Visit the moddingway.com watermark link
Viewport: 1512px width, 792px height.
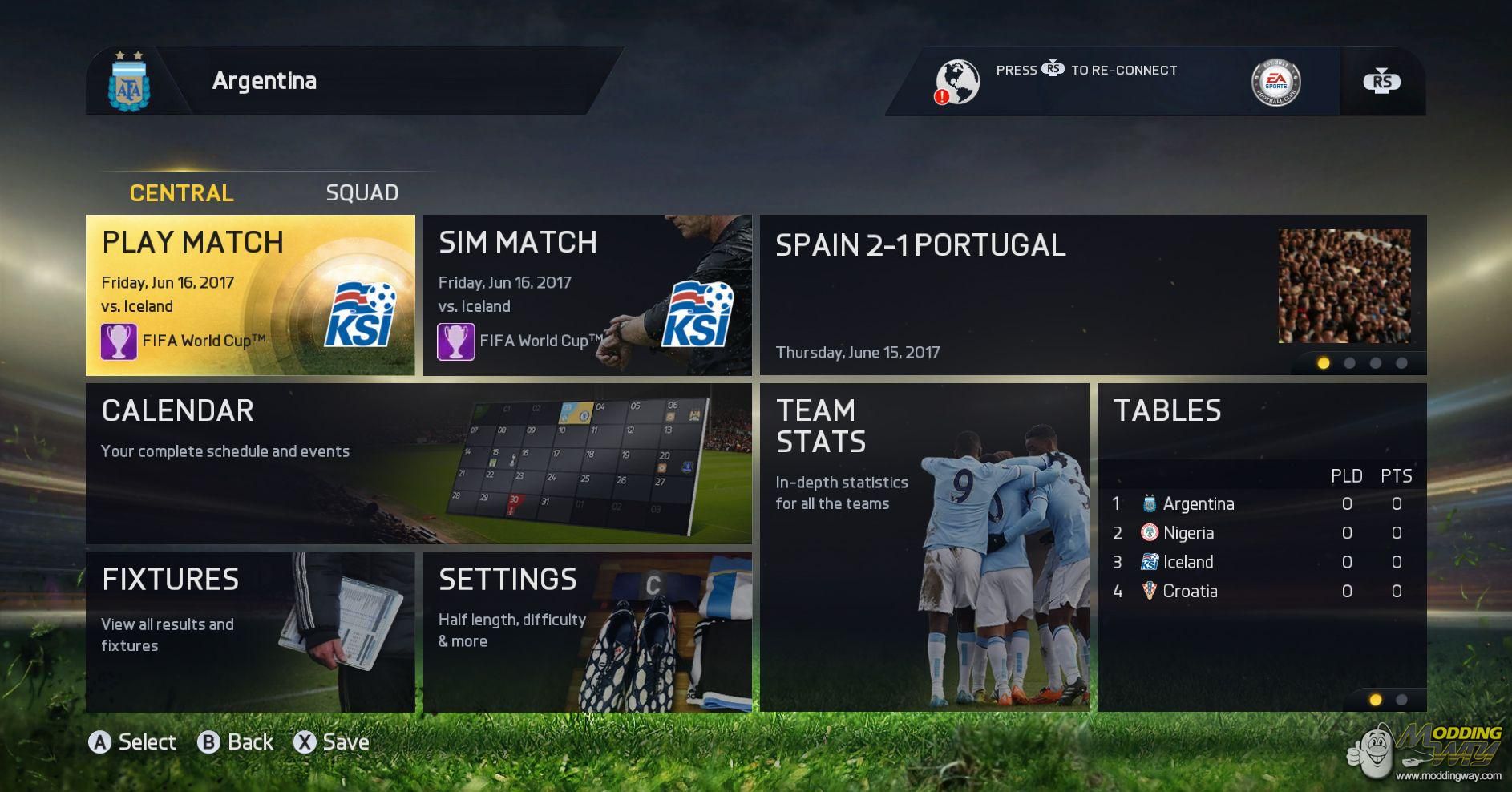click(1448, 776)
